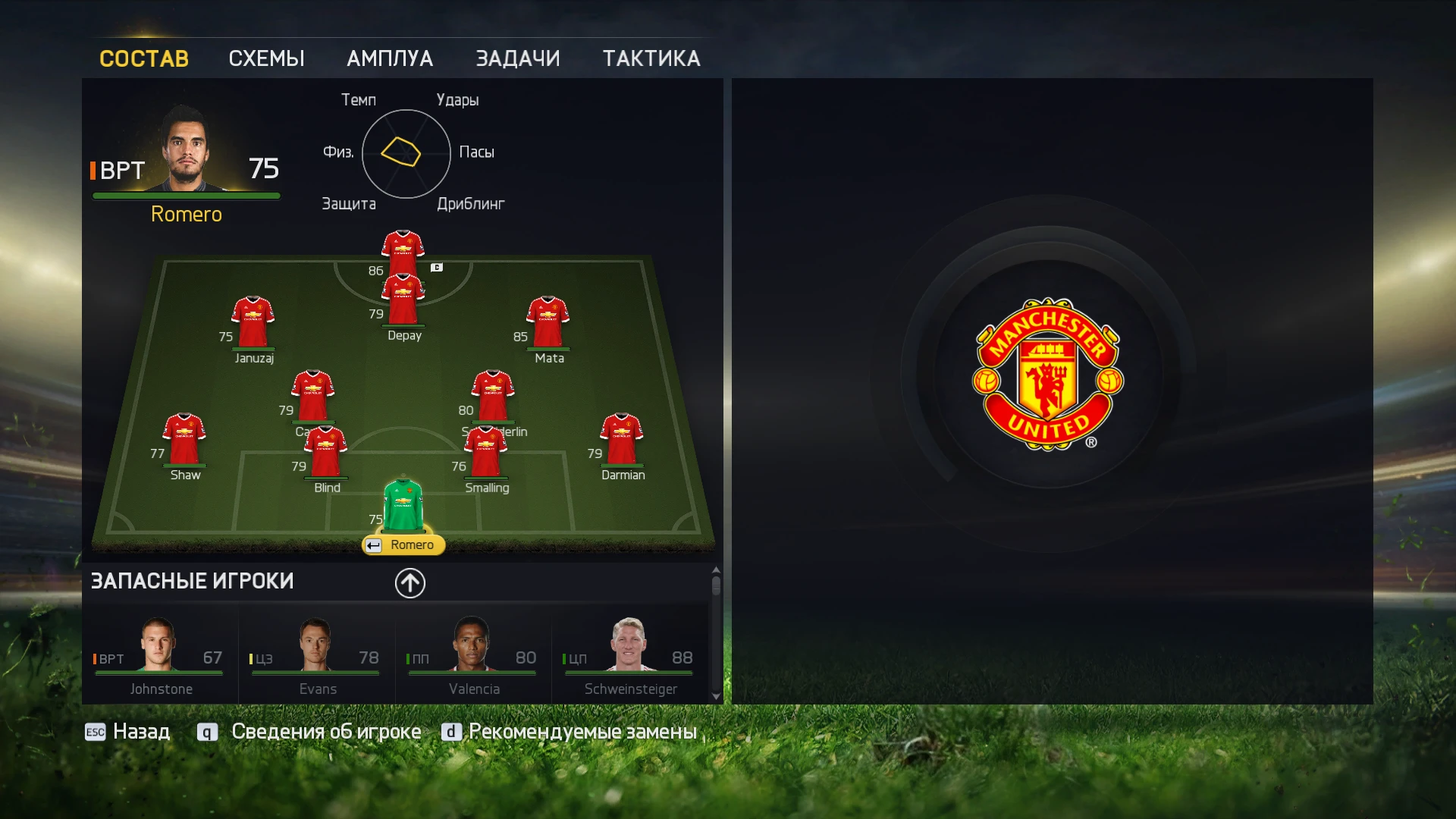The width and height of the screenshot is (1456, 819).
Task: Open ЗАДАЧИ section
Action: point(519,58)
